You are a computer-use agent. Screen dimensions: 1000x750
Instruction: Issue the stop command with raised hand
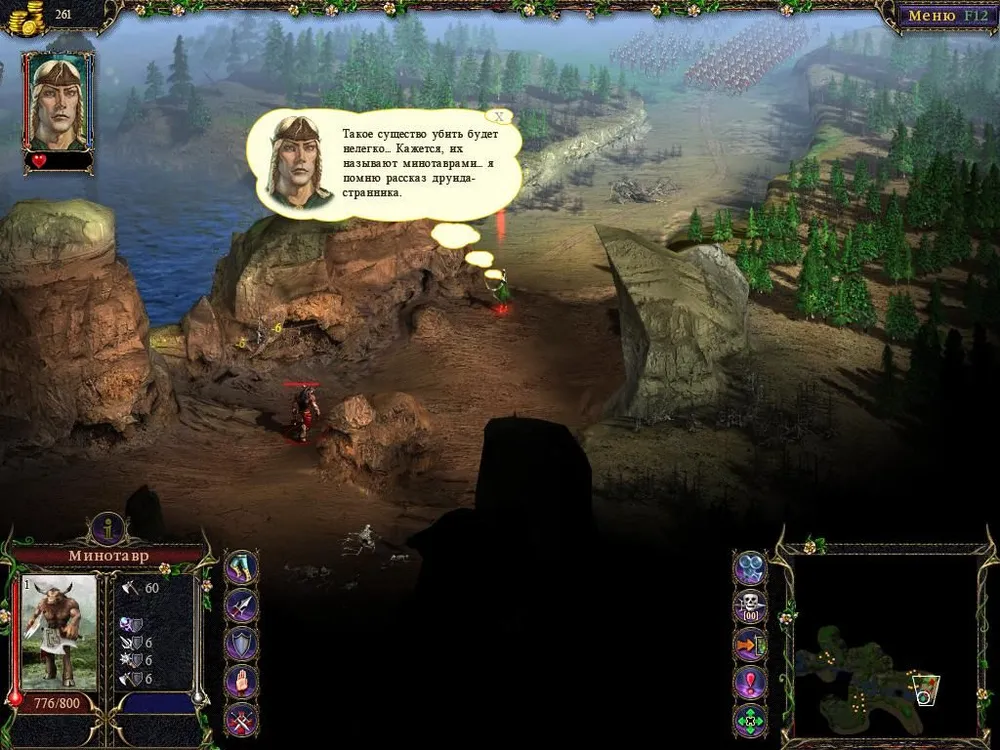coord(241,682)
